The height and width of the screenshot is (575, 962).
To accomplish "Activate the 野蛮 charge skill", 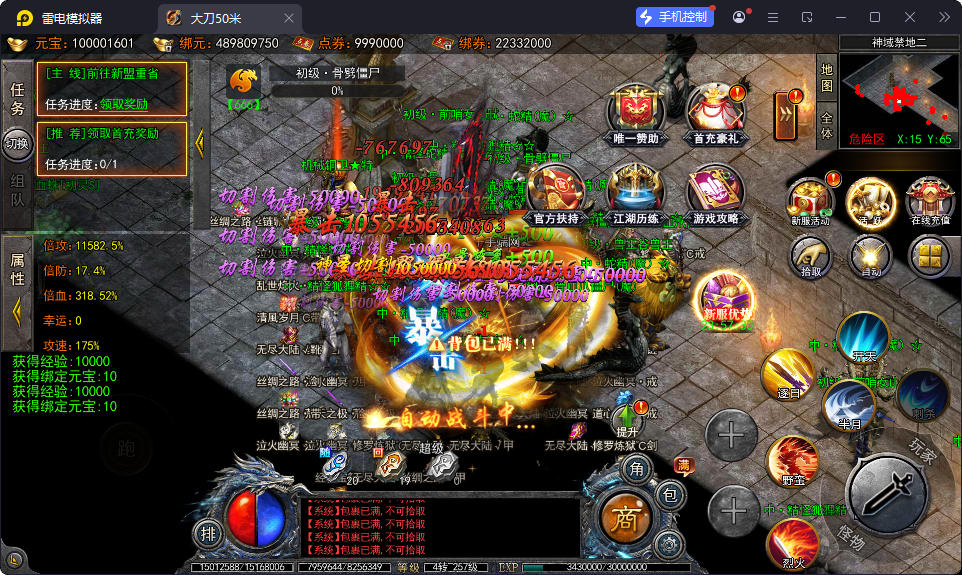I will [x=793, y=462].
